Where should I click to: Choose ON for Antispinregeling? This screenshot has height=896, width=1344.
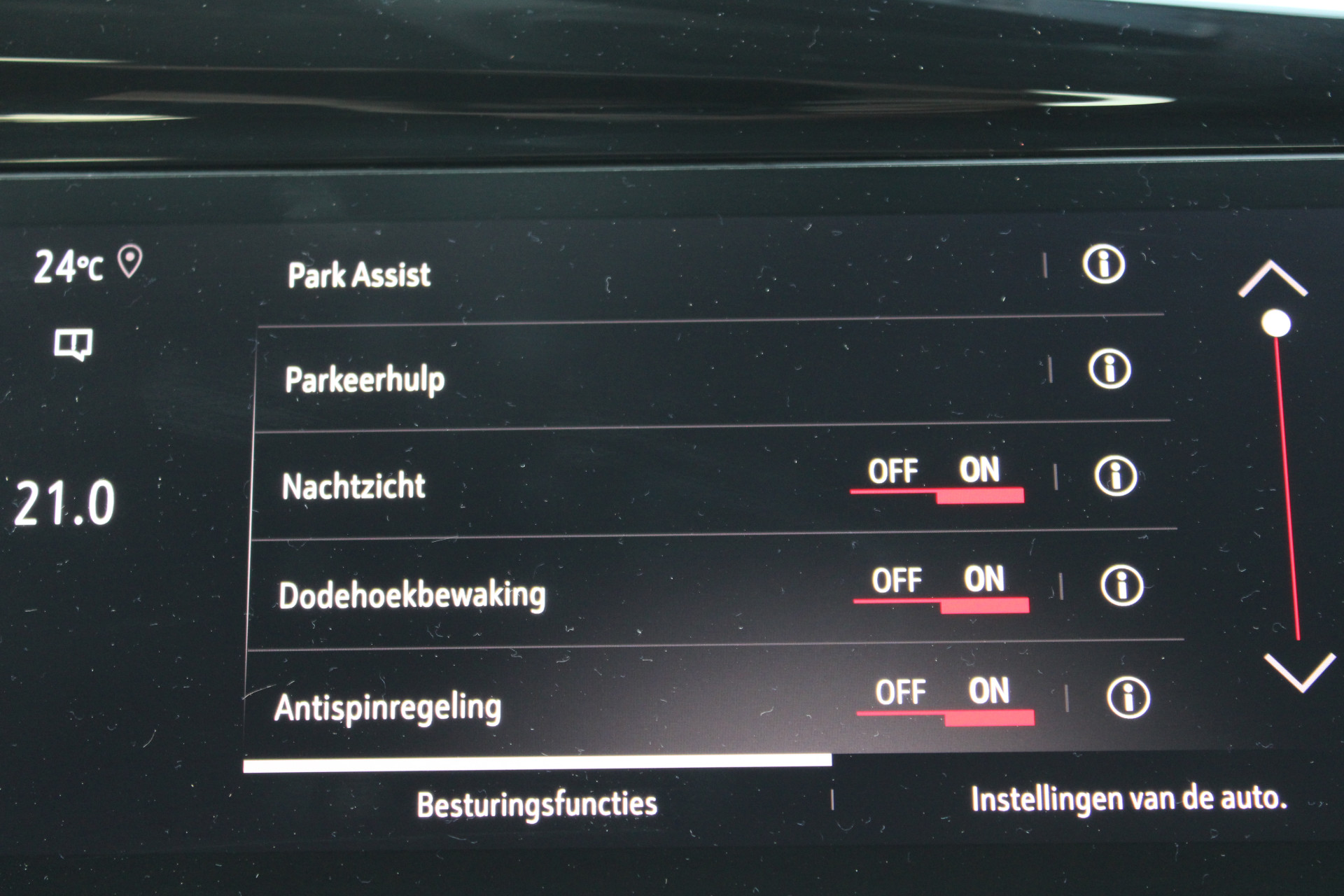pyautogui.click(x=988, y=692)
